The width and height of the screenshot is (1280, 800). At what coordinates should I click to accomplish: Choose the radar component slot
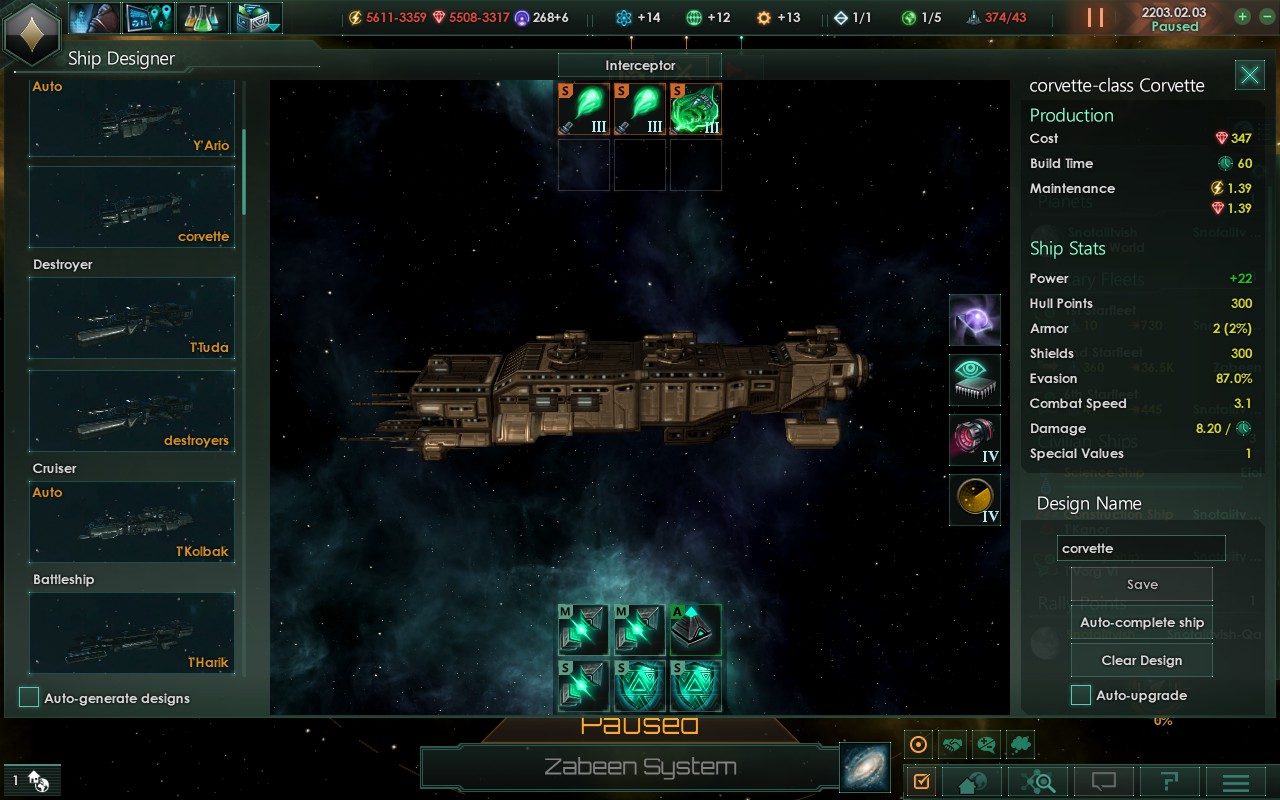pyautogui.click(x=975, y=500)
